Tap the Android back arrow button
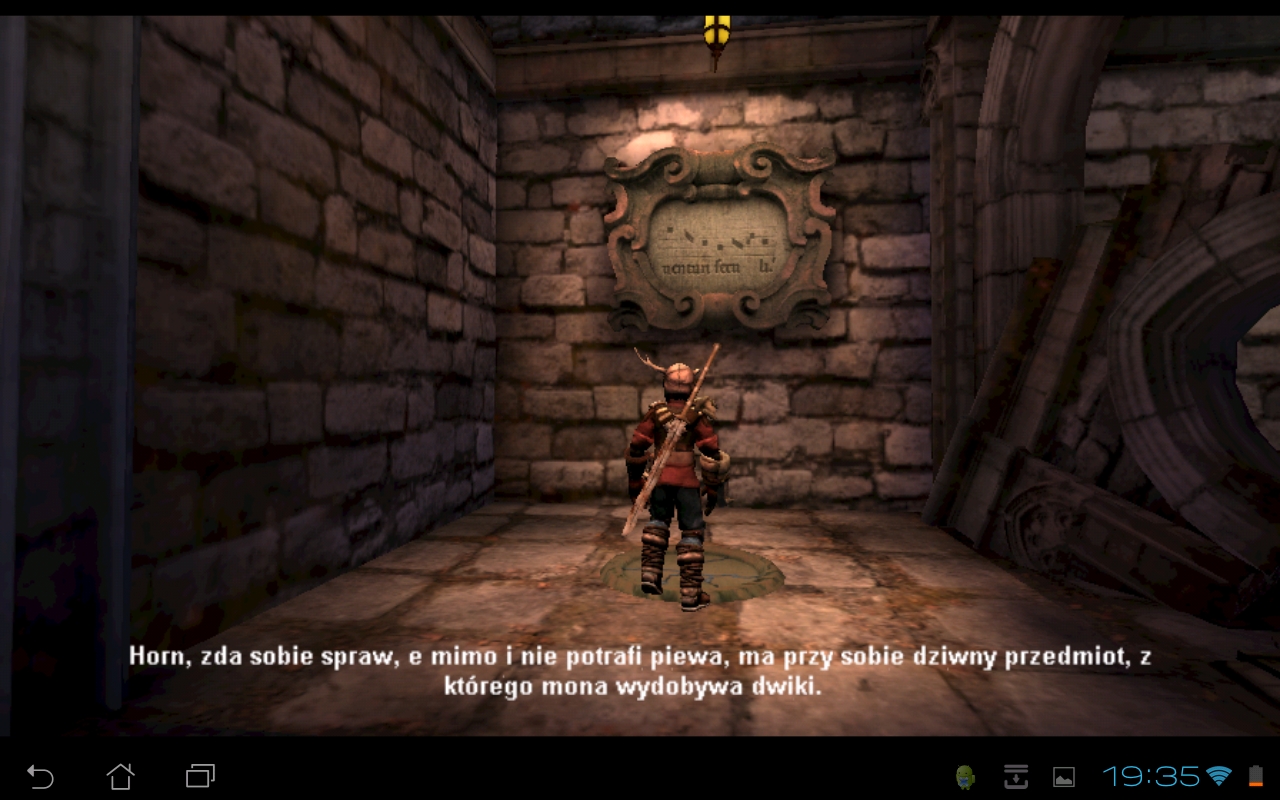Image resolution: width=1280 pixels, height=800 pixels. point(40,776)
